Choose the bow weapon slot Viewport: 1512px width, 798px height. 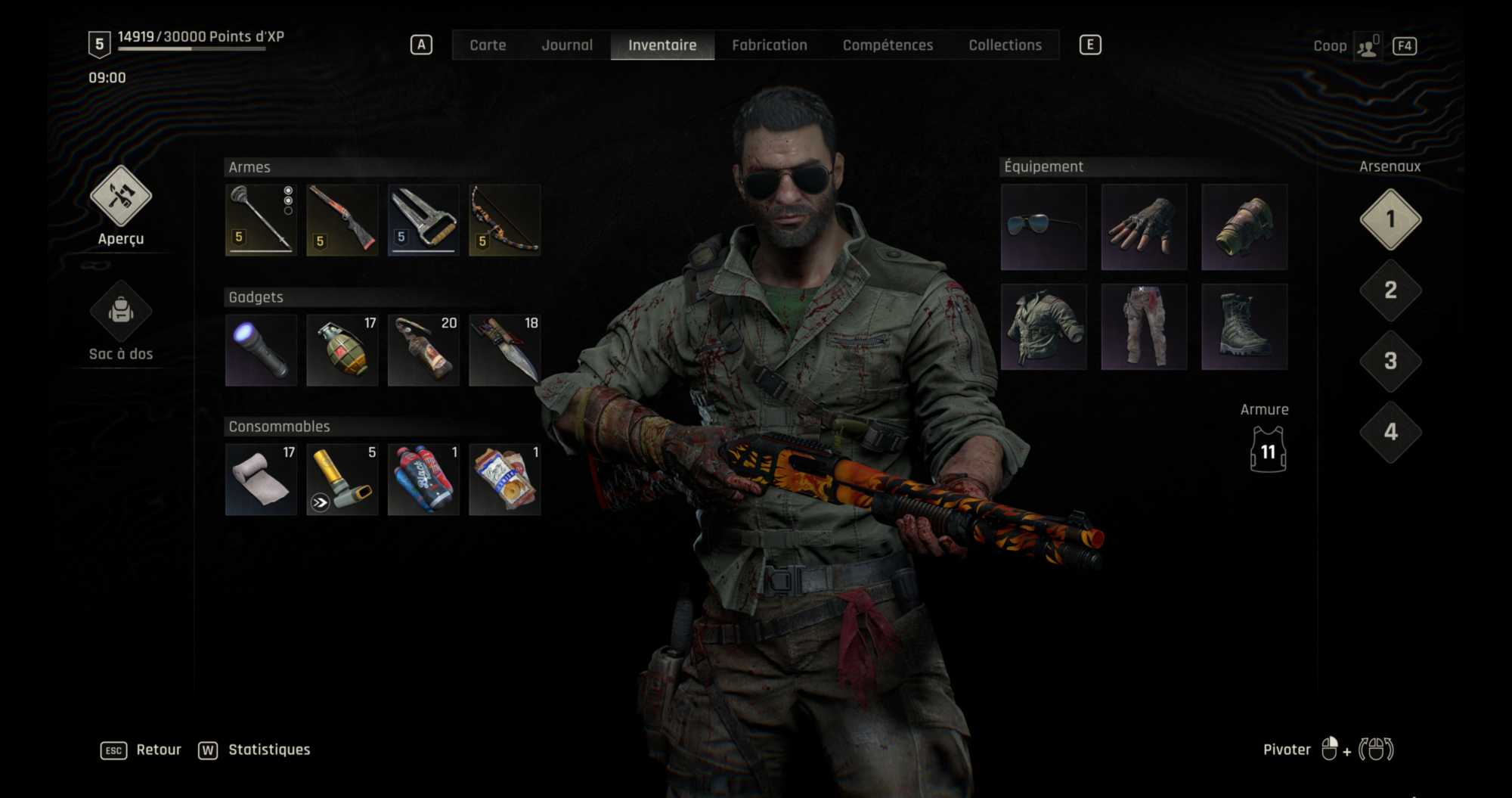504,220
